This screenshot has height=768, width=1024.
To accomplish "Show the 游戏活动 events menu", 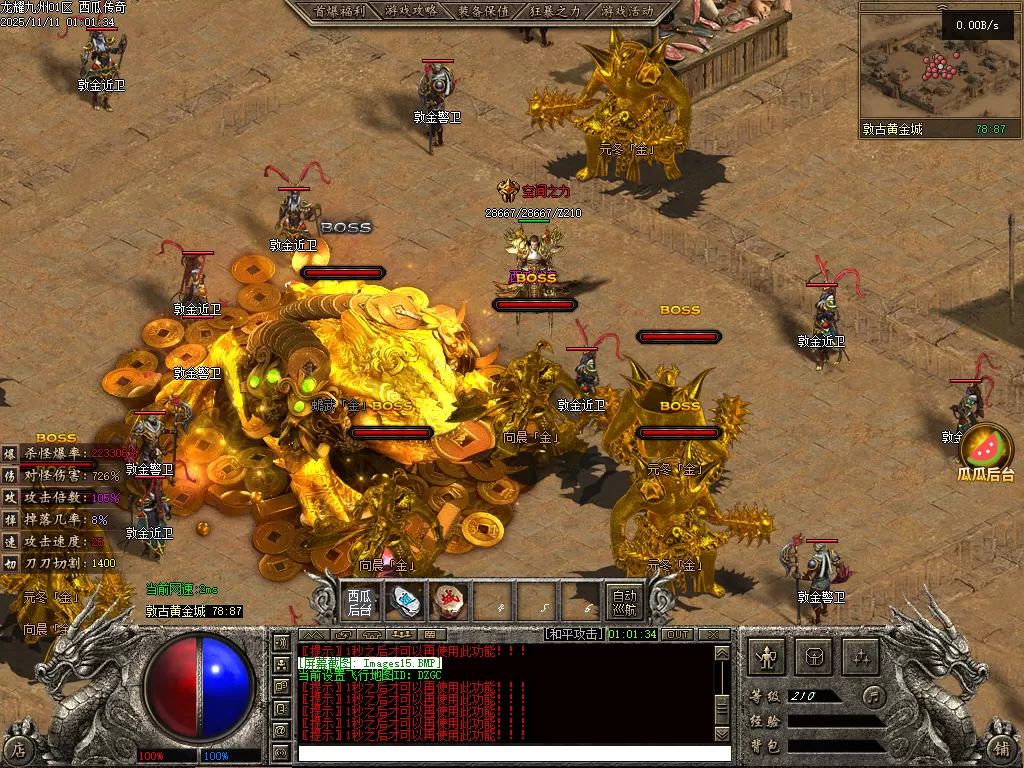I will click(x=627, y=11).
